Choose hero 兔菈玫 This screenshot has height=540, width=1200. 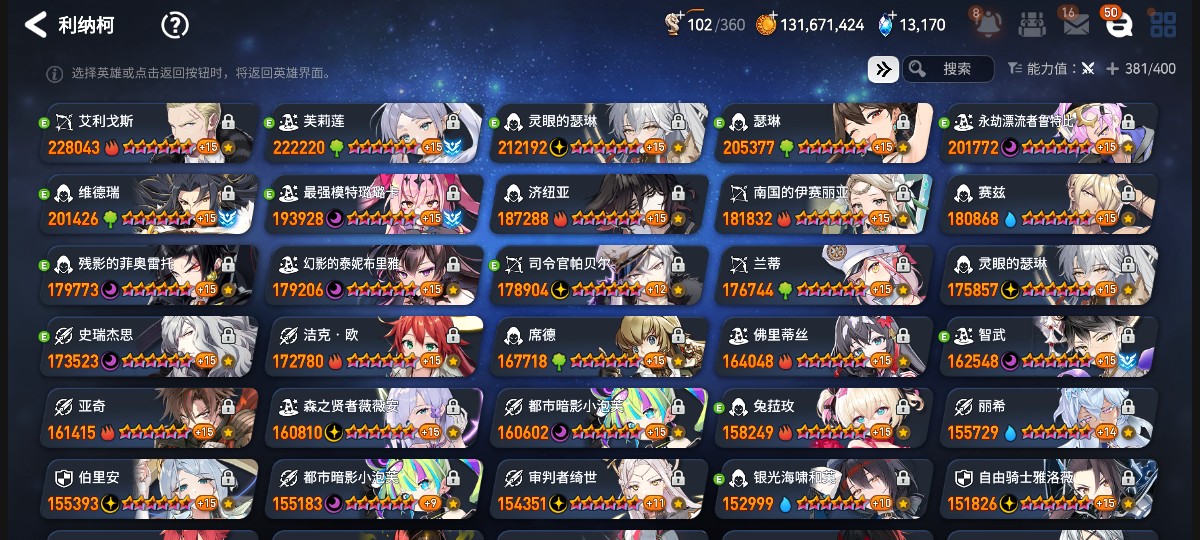pyautogui.click(x=823, y=419)
